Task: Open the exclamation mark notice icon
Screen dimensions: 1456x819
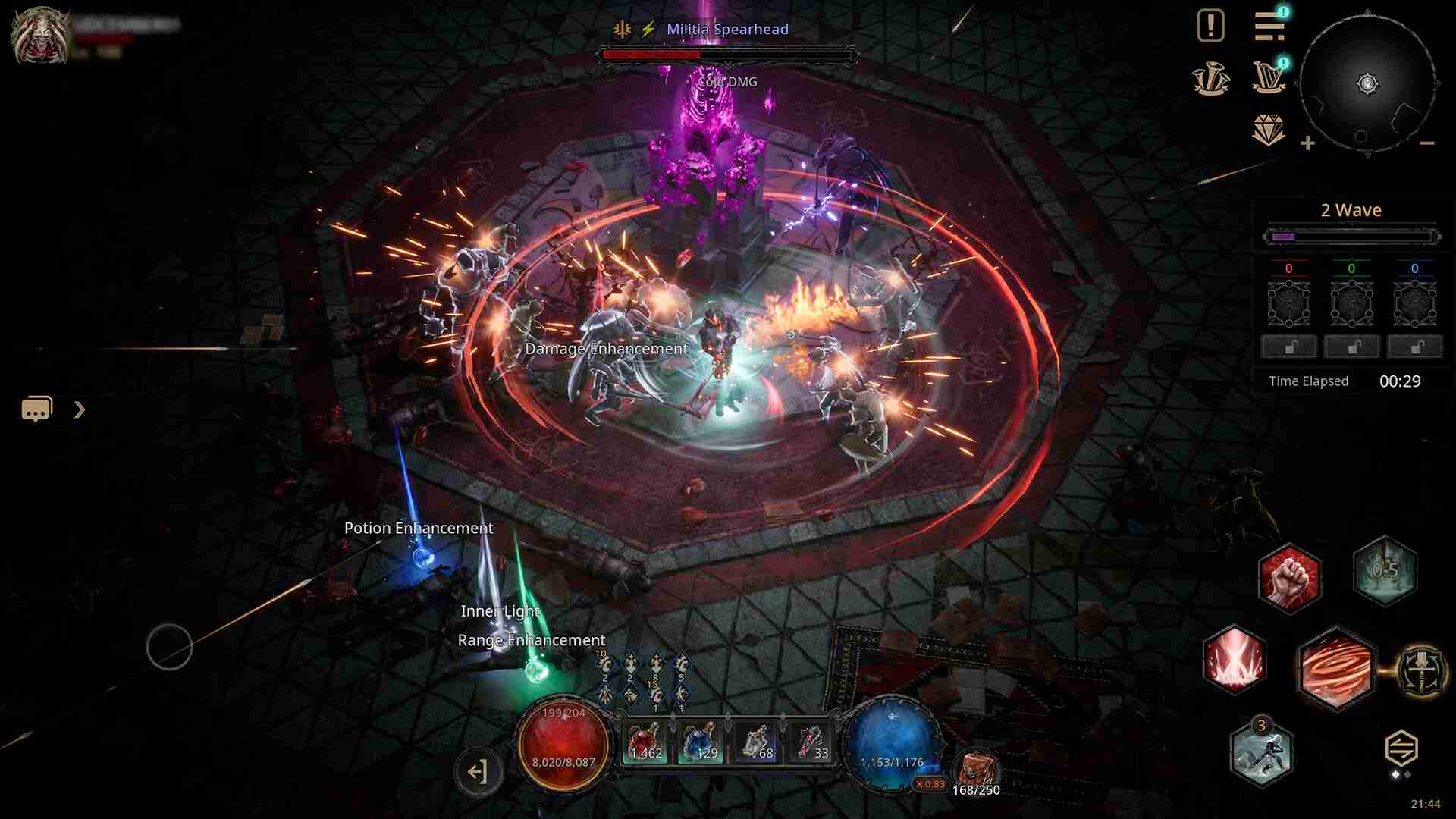Action: (1210, 27)
